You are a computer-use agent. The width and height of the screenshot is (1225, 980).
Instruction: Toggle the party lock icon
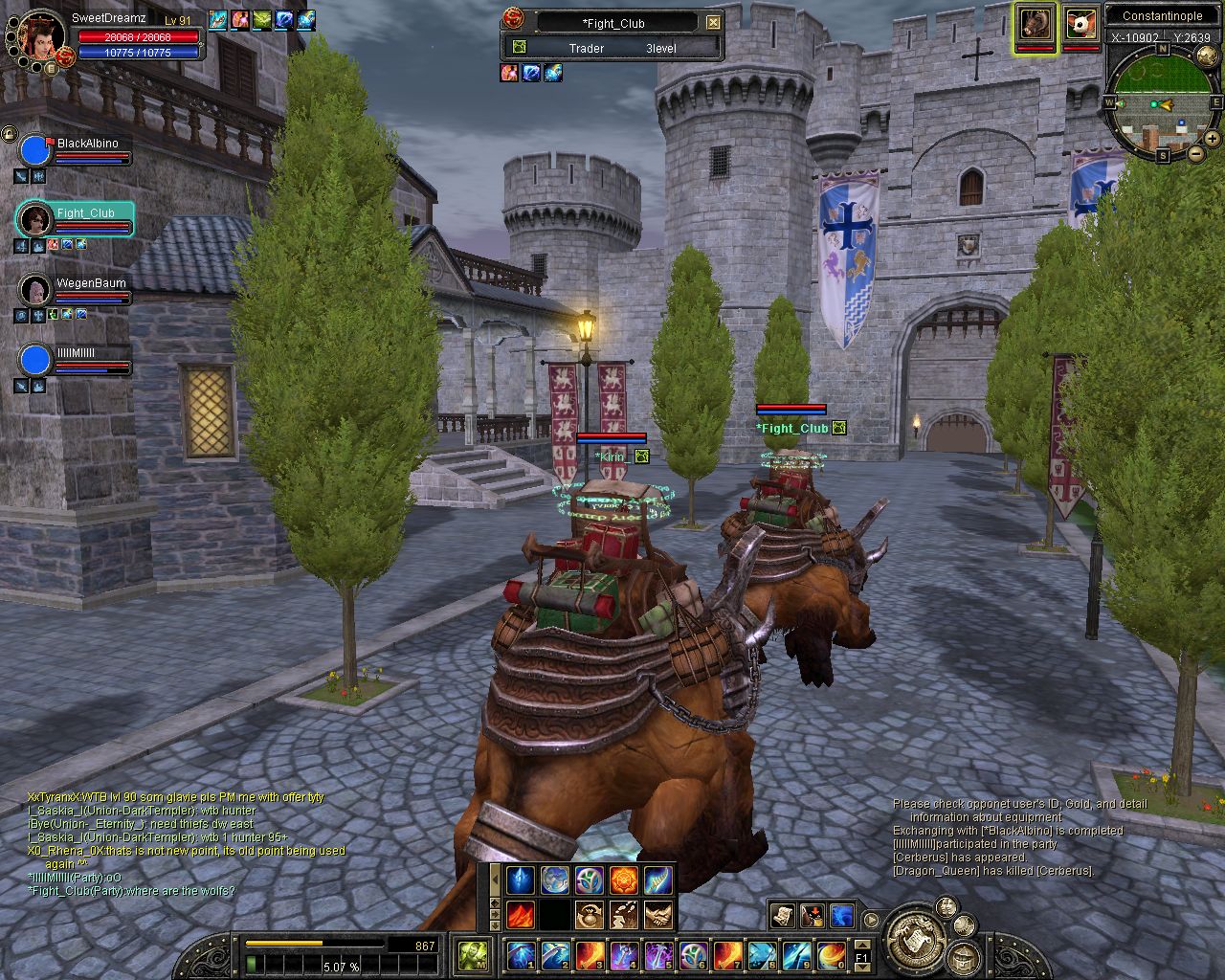9,133
